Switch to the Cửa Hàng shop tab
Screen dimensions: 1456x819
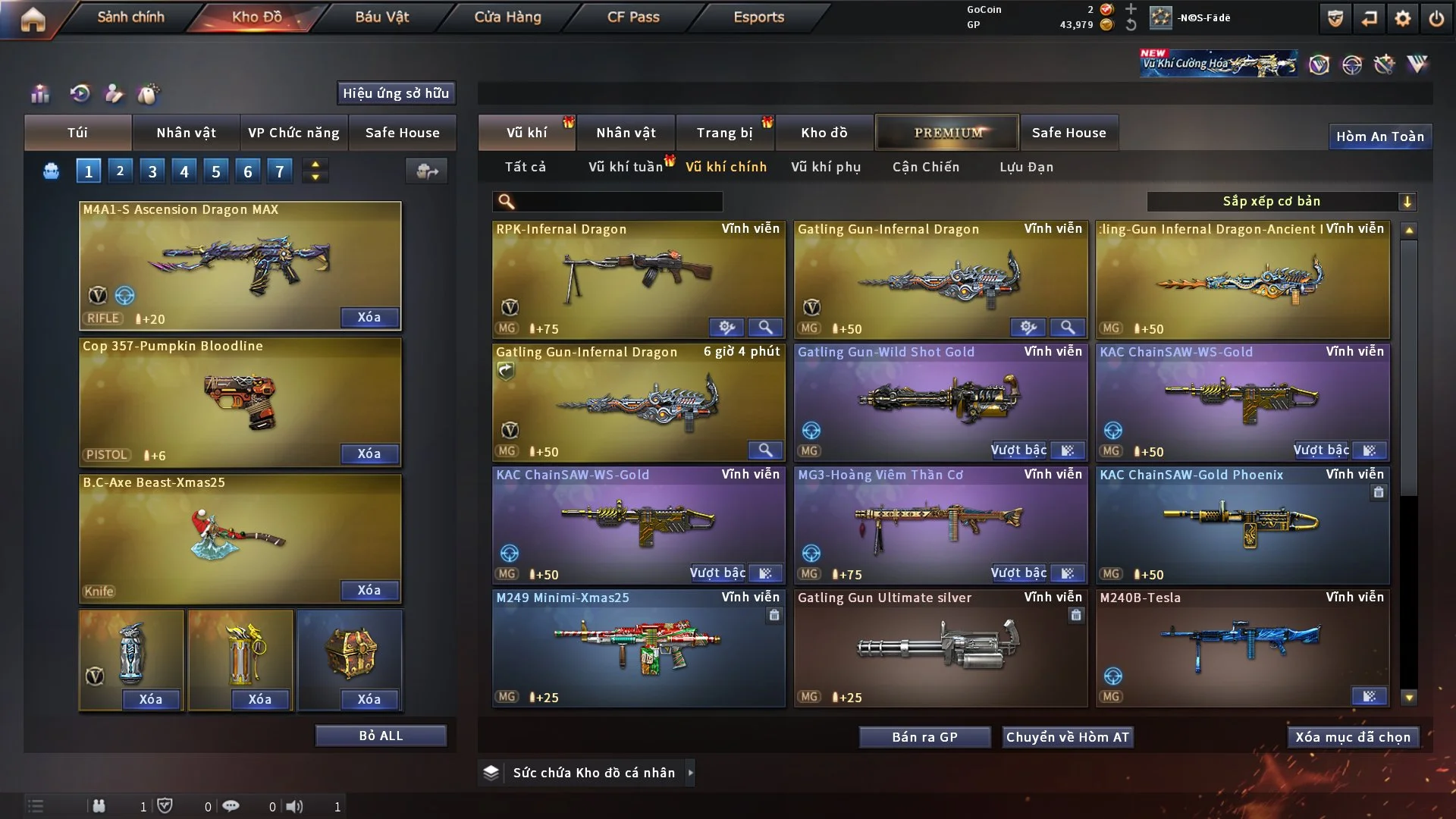click(507, 17)
